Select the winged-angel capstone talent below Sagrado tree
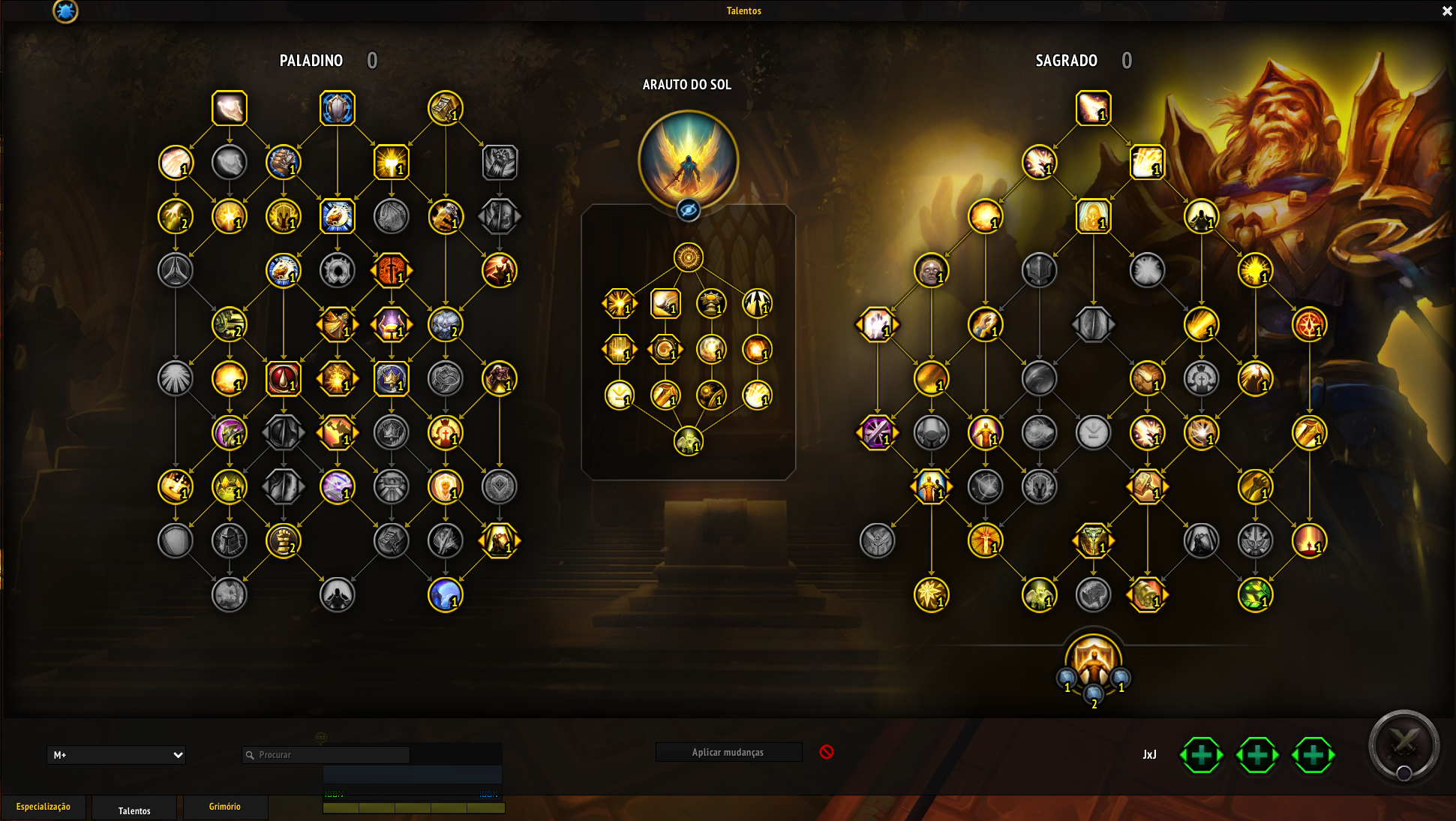Screen dimensions: 1456x821 (x=1093, y=660)
